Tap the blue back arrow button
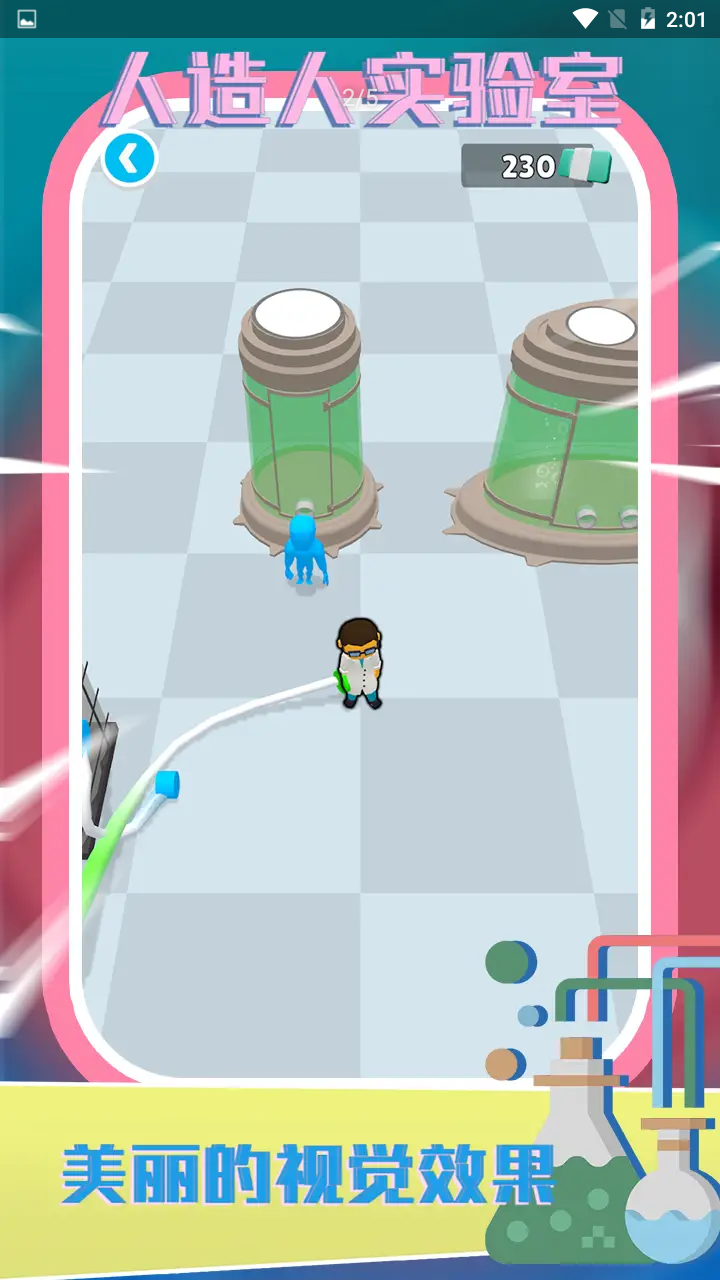Image resolution: width=720 pixels, height=1280 pixels. (130, 158)
